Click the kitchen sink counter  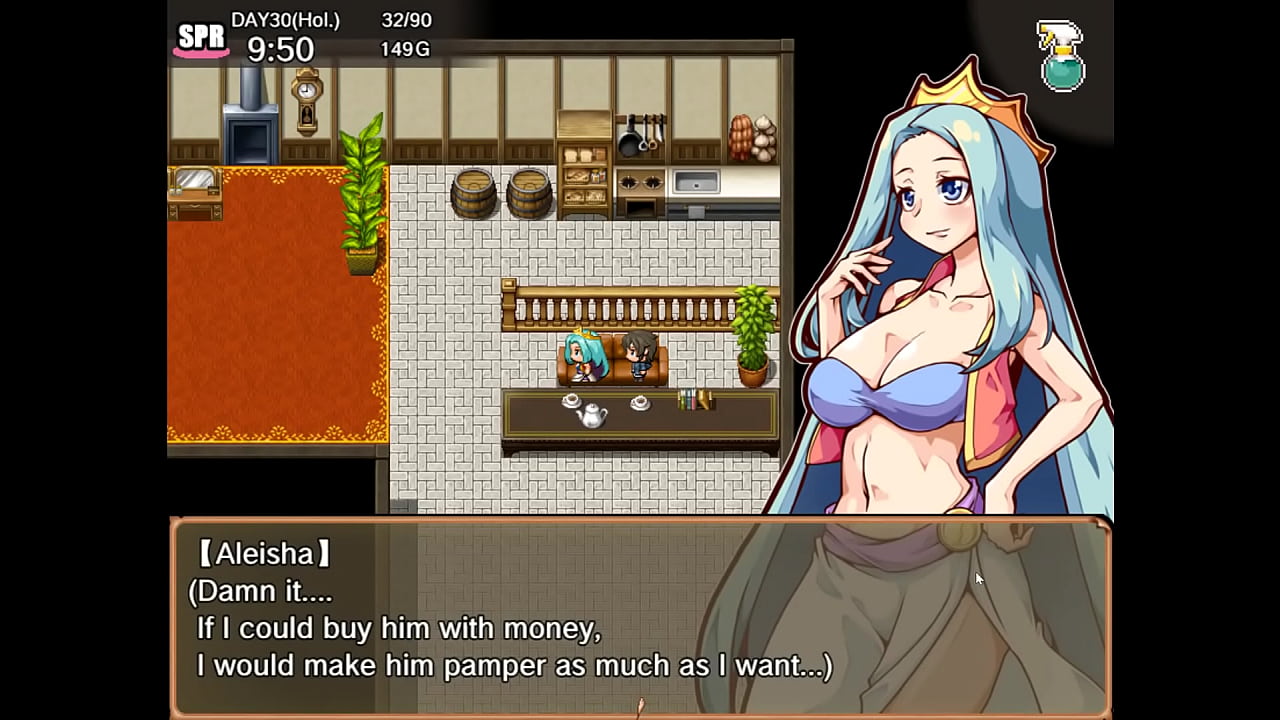tap(696, 183)
